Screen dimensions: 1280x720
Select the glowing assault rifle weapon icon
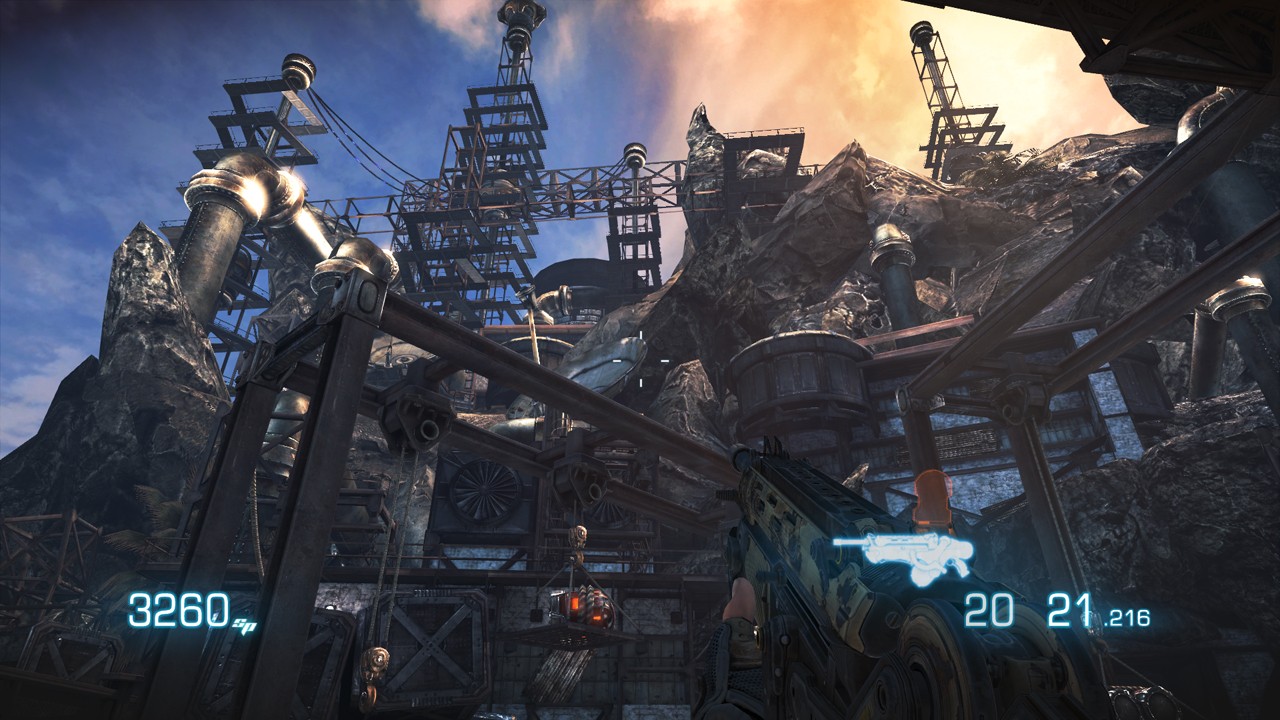pos(902,554)
